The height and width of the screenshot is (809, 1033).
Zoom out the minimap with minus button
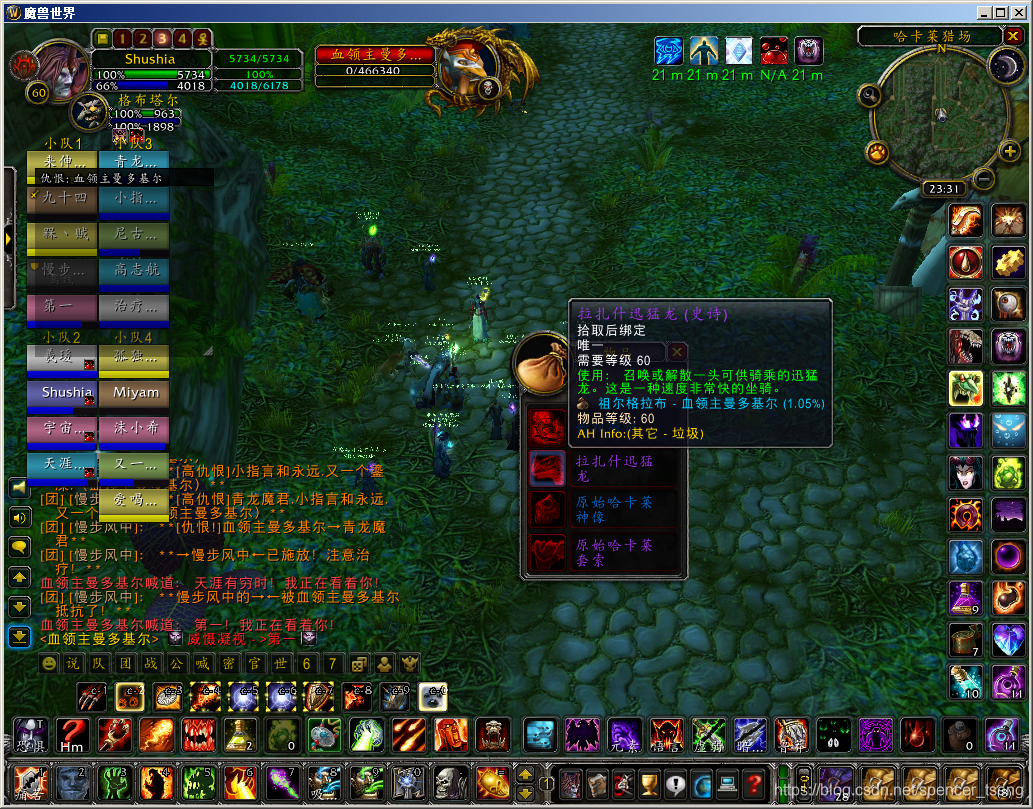click(x=983, y=180)
